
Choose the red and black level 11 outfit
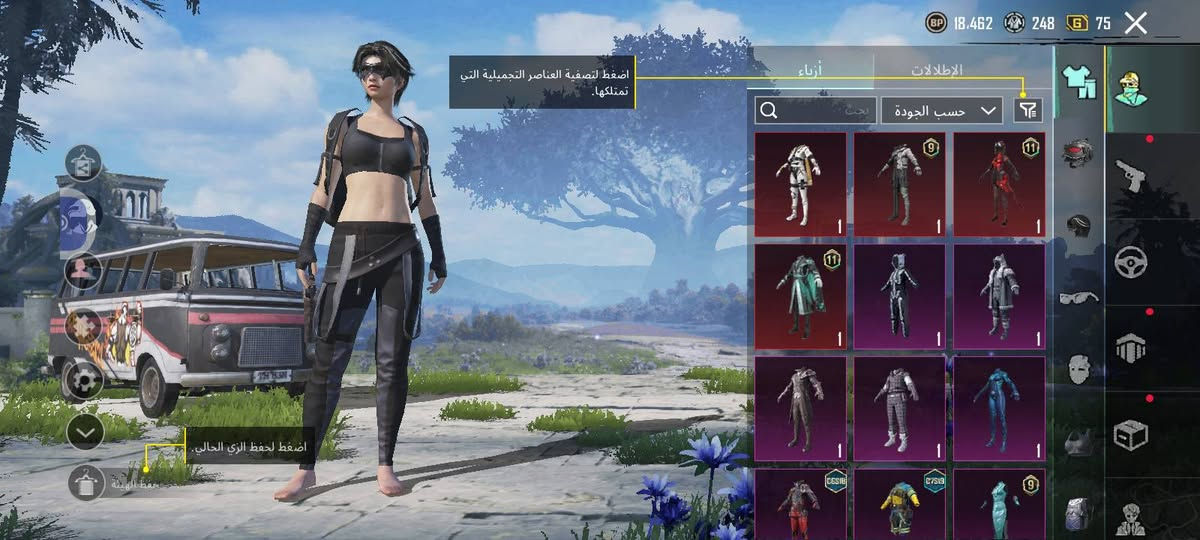click(x=1000, y=184)
